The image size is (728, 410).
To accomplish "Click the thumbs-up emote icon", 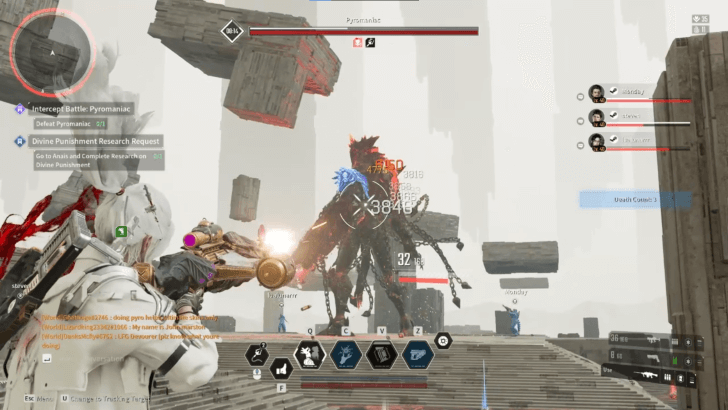I will coord(281,367).
